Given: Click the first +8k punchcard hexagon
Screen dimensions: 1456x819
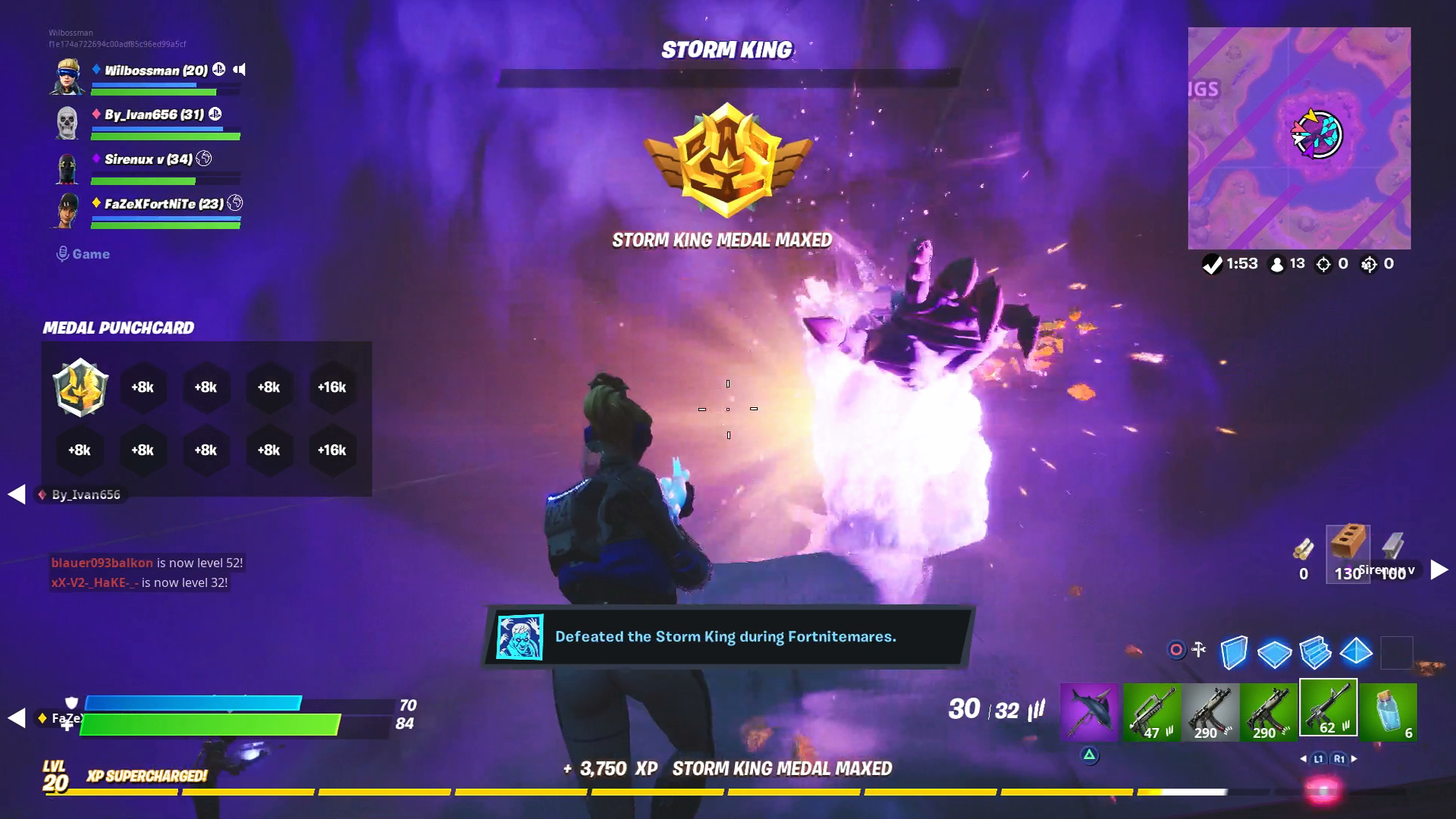Looking at the screenshot, I should tap(143, 388).
